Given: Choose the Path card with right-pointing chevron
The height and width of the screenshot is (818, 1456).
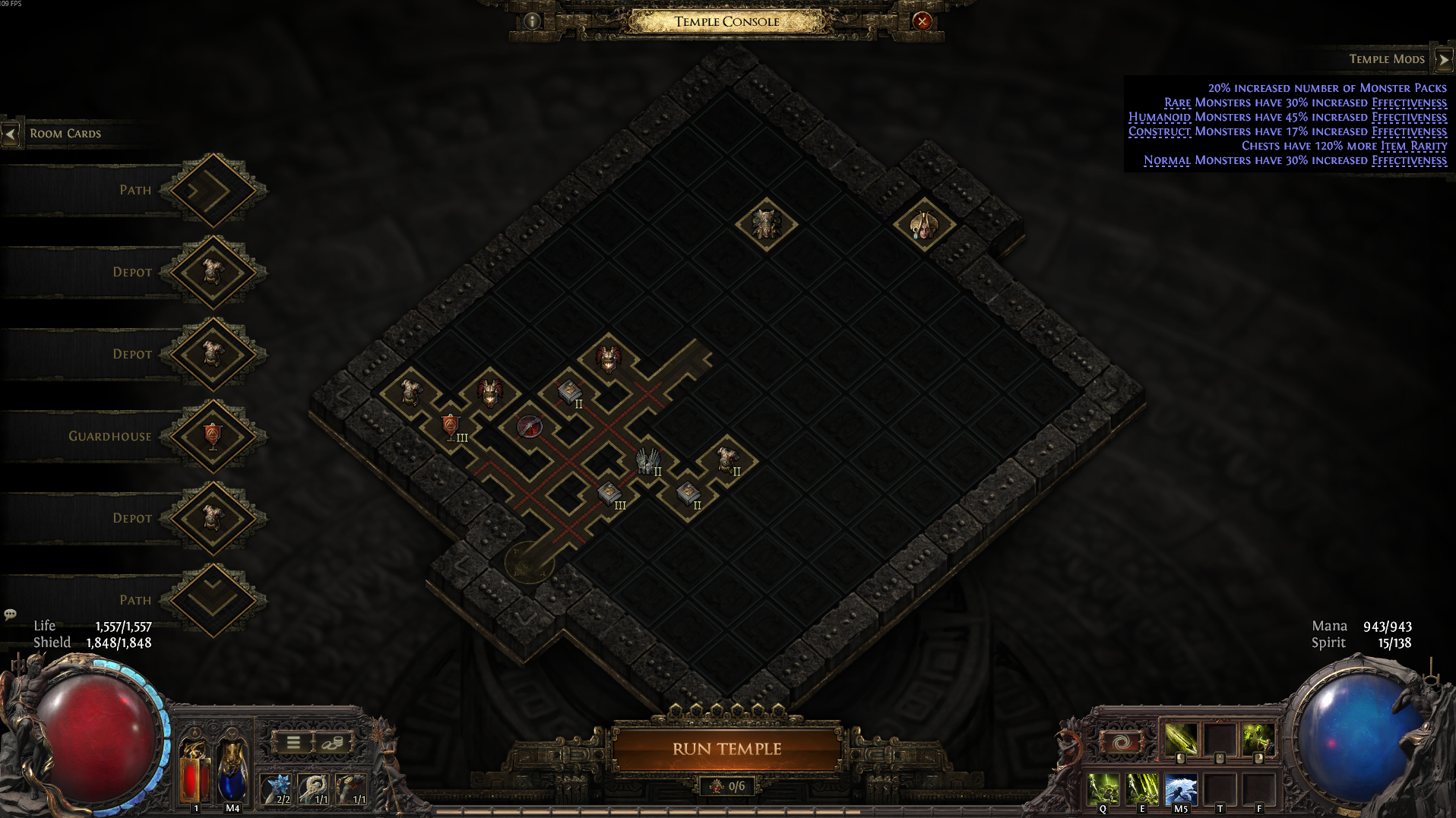Looking at the screenshot, I should 213,190.
